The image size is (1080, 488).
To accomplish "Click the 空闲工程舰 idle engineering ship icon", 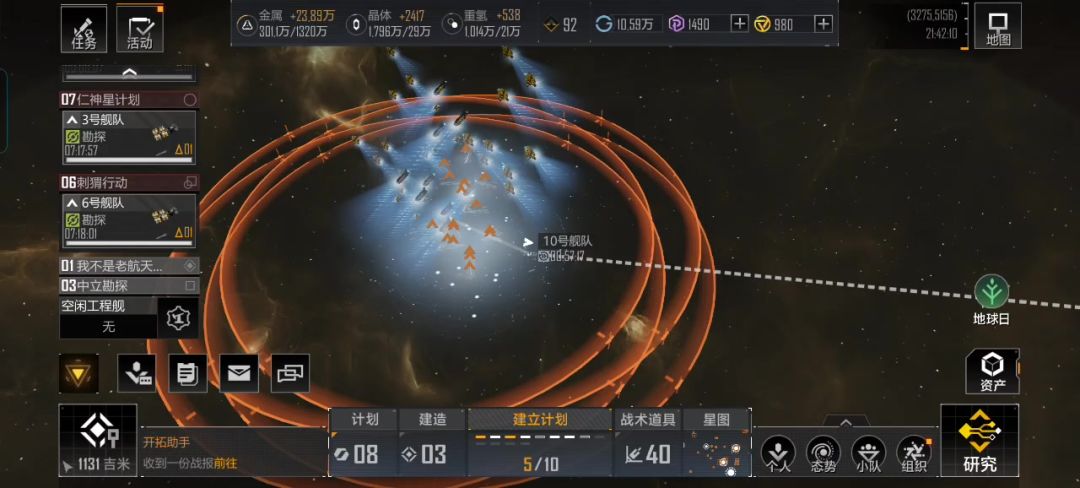I will 178,318.
